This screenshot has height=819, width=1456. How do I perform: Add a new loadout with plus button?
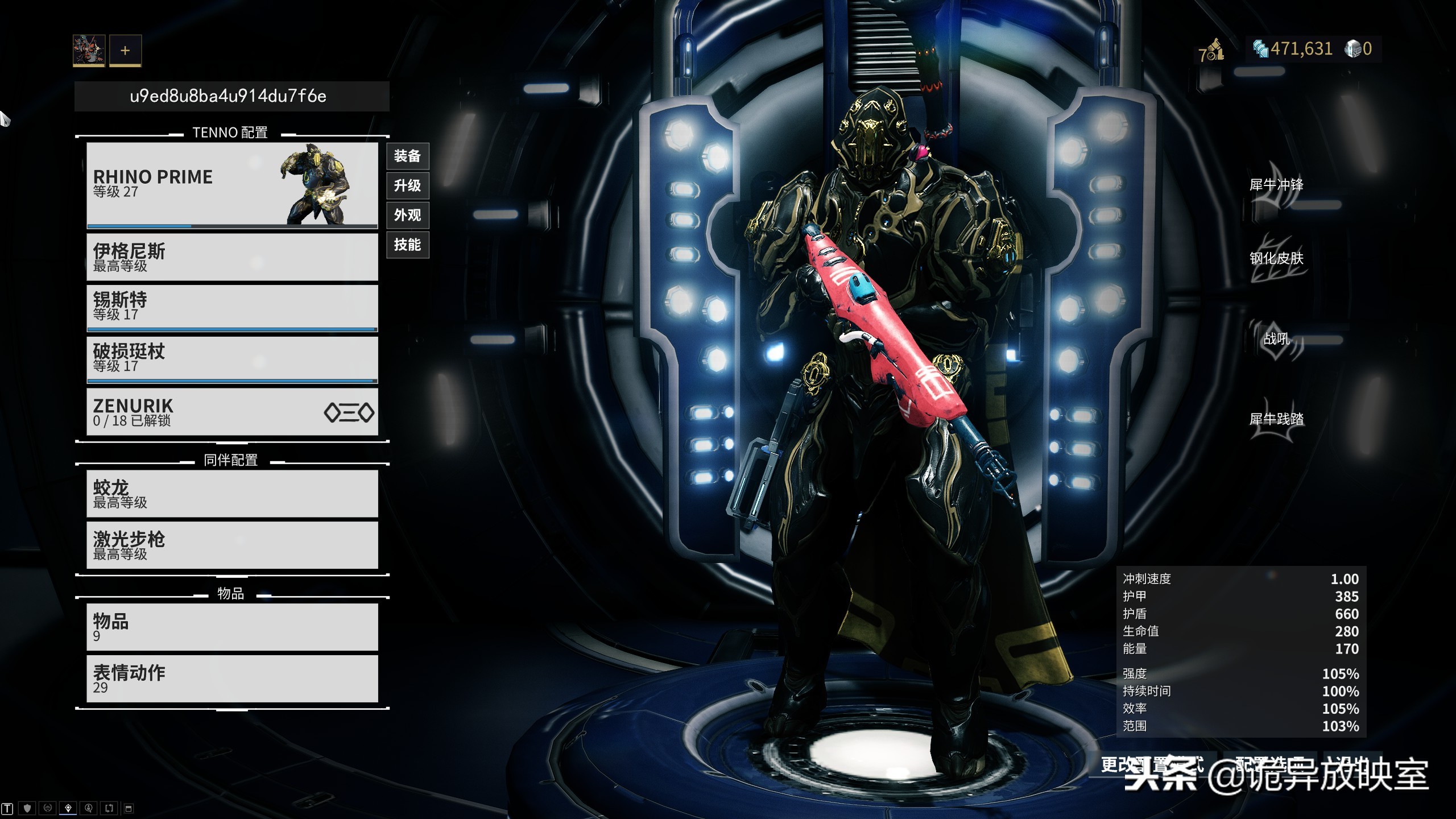tap(125, 51)
